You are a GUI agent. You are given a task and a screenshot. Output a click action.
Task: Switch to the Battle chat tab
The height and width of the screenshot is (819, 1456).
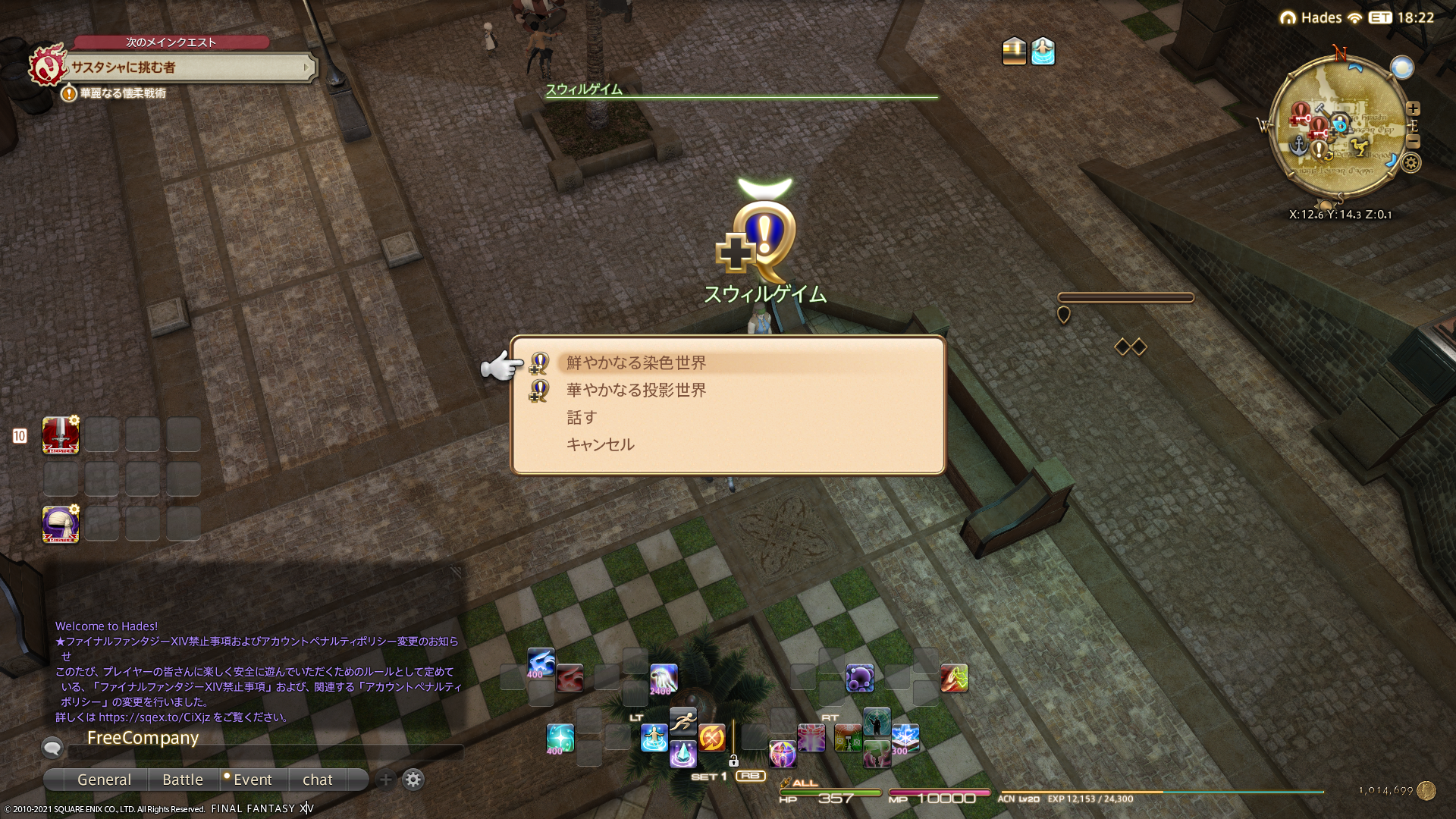[183, 780]
